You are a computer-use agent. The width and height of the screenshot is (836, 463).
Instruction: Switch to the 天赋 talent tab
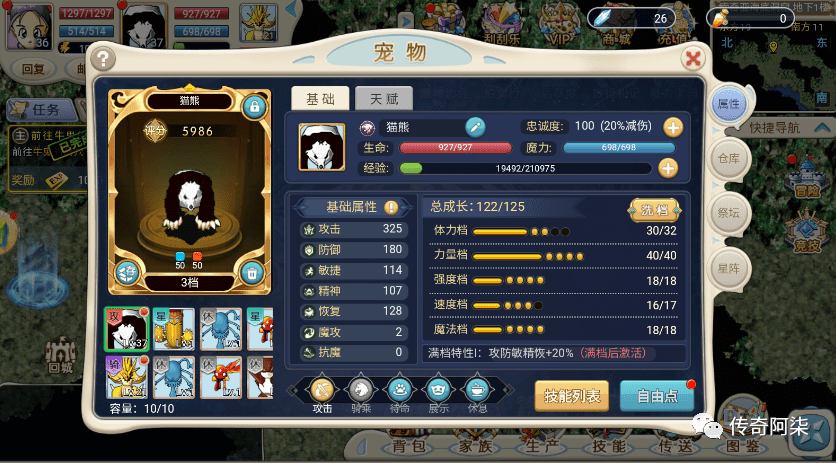pos(384,98)
